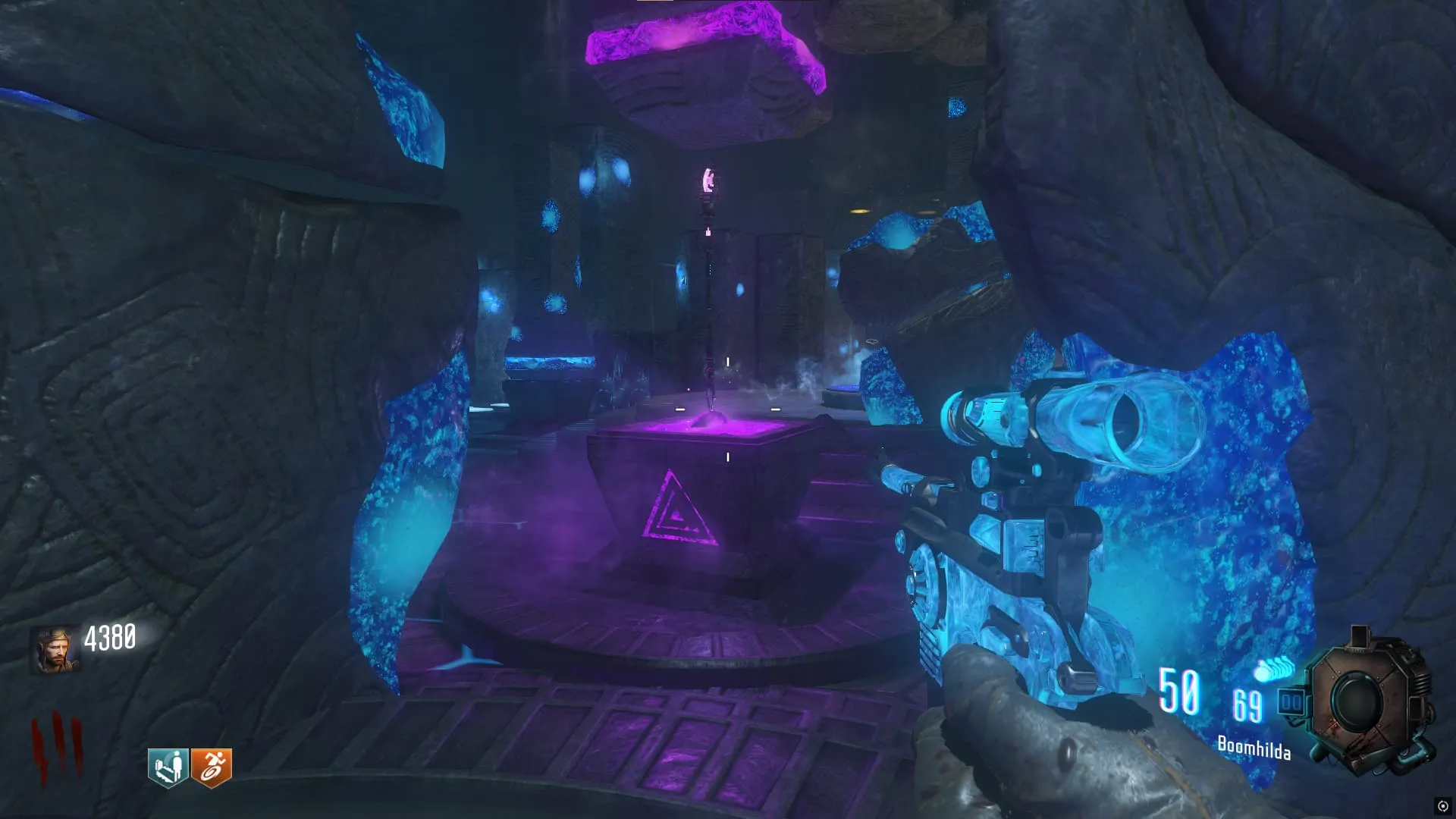Viewport: 1456px width, 819px height.
Task: Click the blue grenade stack icon
Action: pyautogui.click(x=1275, y=670)
